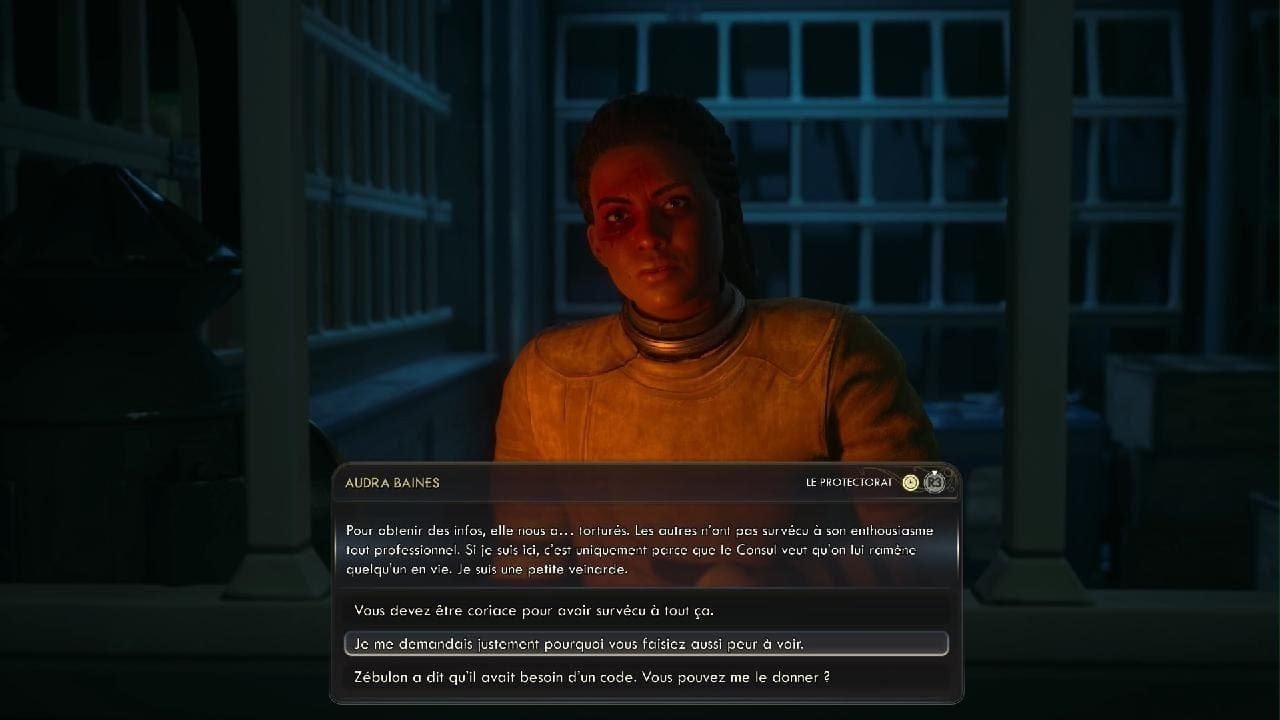Ask Audra for Zébulon's code
The width and height of the screenshot is (1280, 720).
pyautogui.click(x=592, y=677)
